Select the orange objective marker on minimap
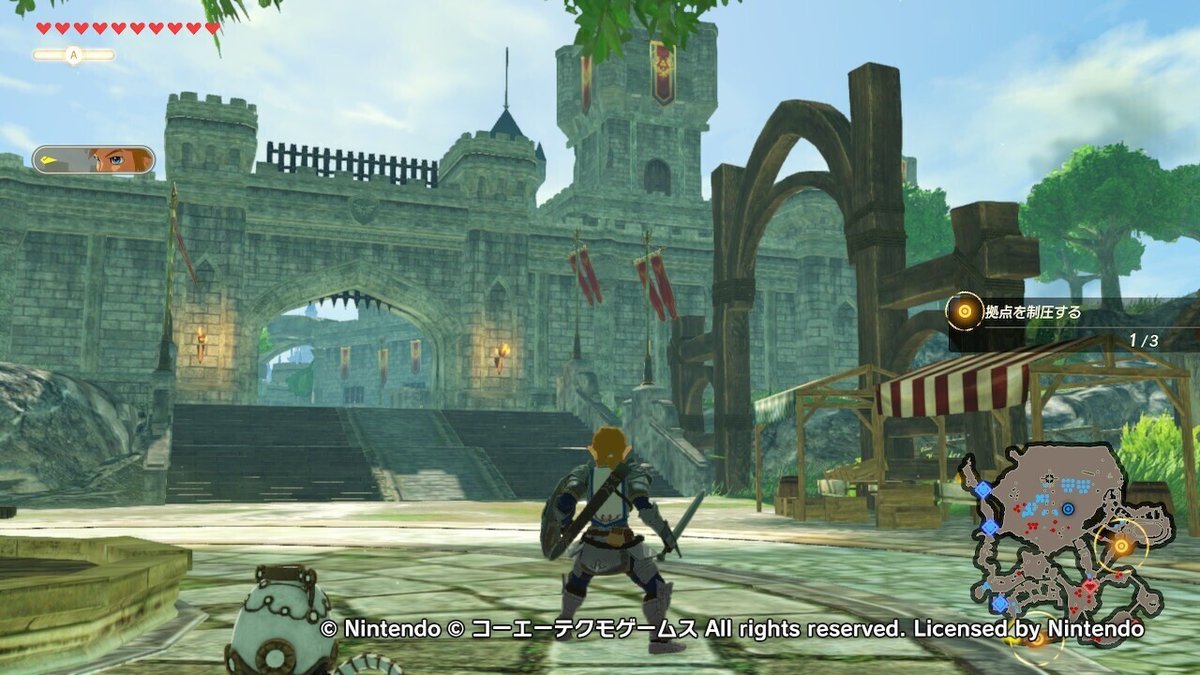Screen dimensions: 1200x675 (x=1121, y=545)
